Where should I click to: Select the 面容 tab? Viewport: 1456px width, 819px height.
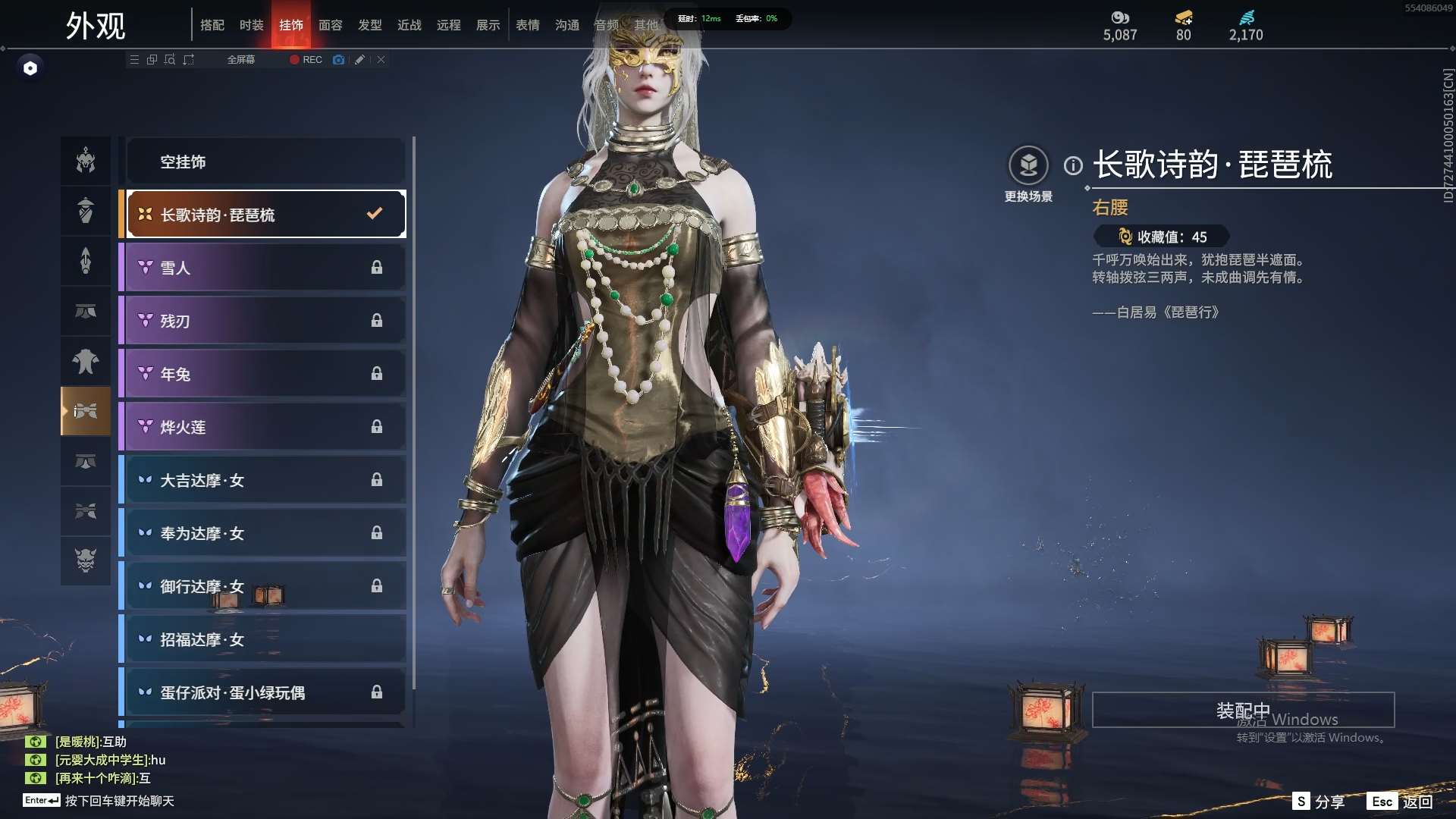(x=331, y=25)
